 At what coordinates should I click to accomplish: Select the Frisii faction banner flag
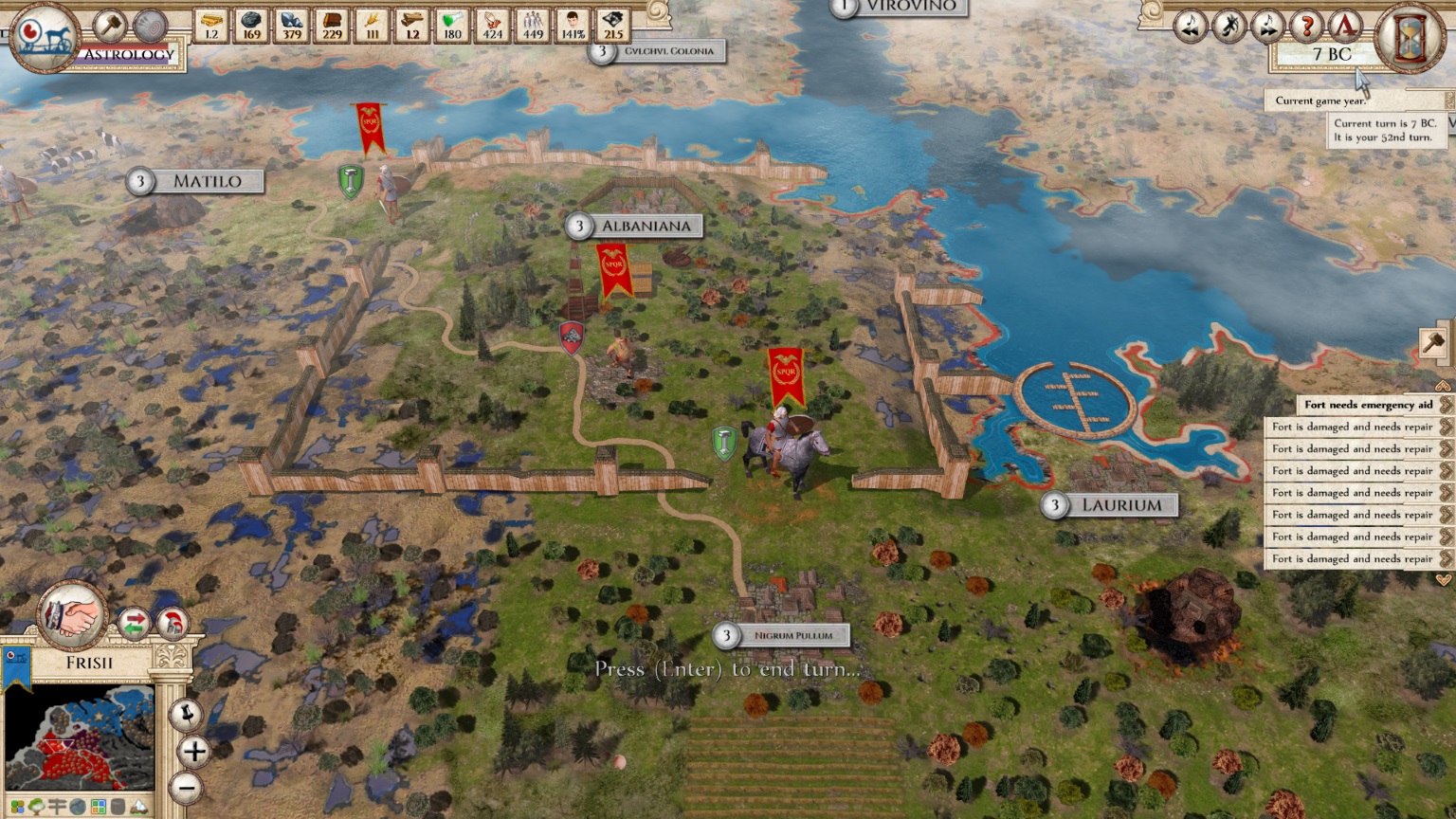click(x=16, y=664)
